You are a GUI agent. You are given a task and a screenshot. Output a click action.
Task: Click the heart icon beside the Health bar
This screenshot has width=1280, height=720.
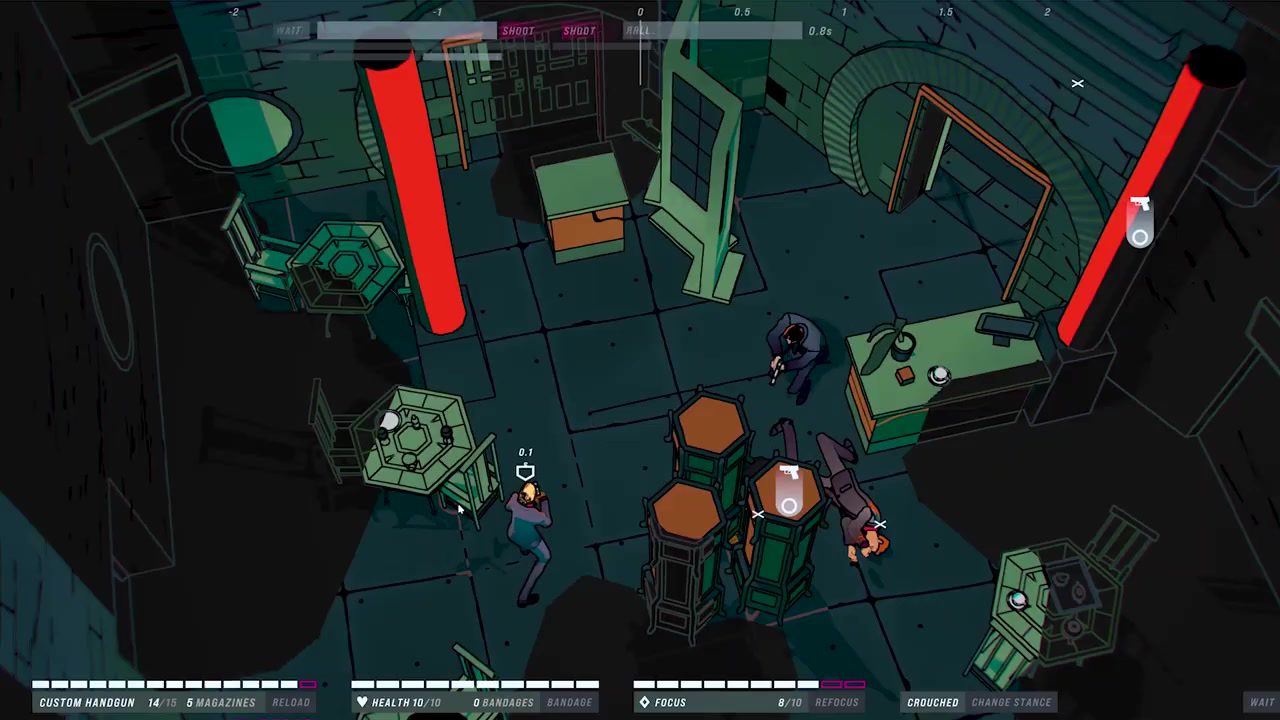pyautogui.click(x=362, y=702)
